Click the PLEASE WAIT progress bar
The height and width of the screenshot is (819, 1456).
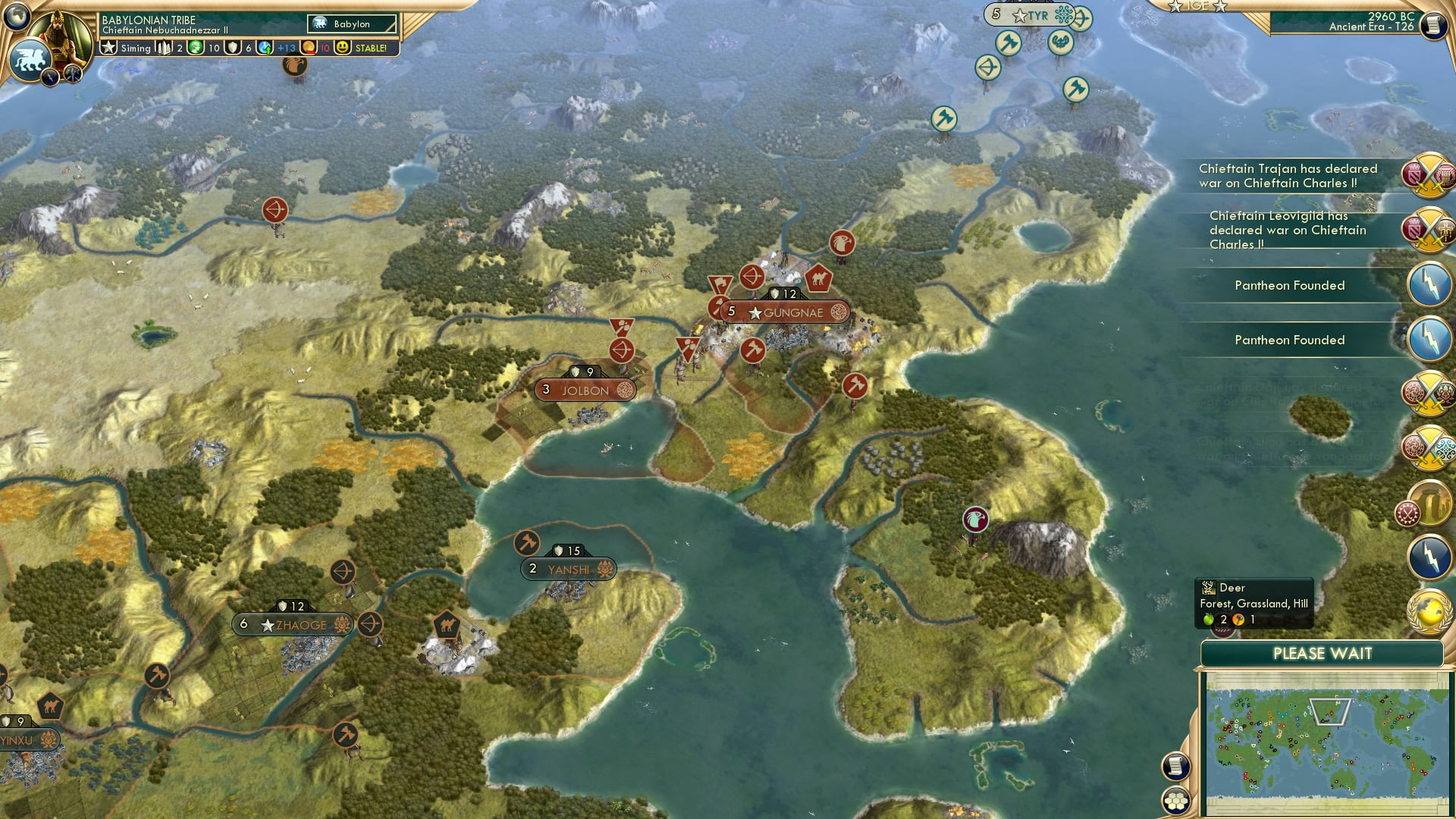tap(1323, 653)
